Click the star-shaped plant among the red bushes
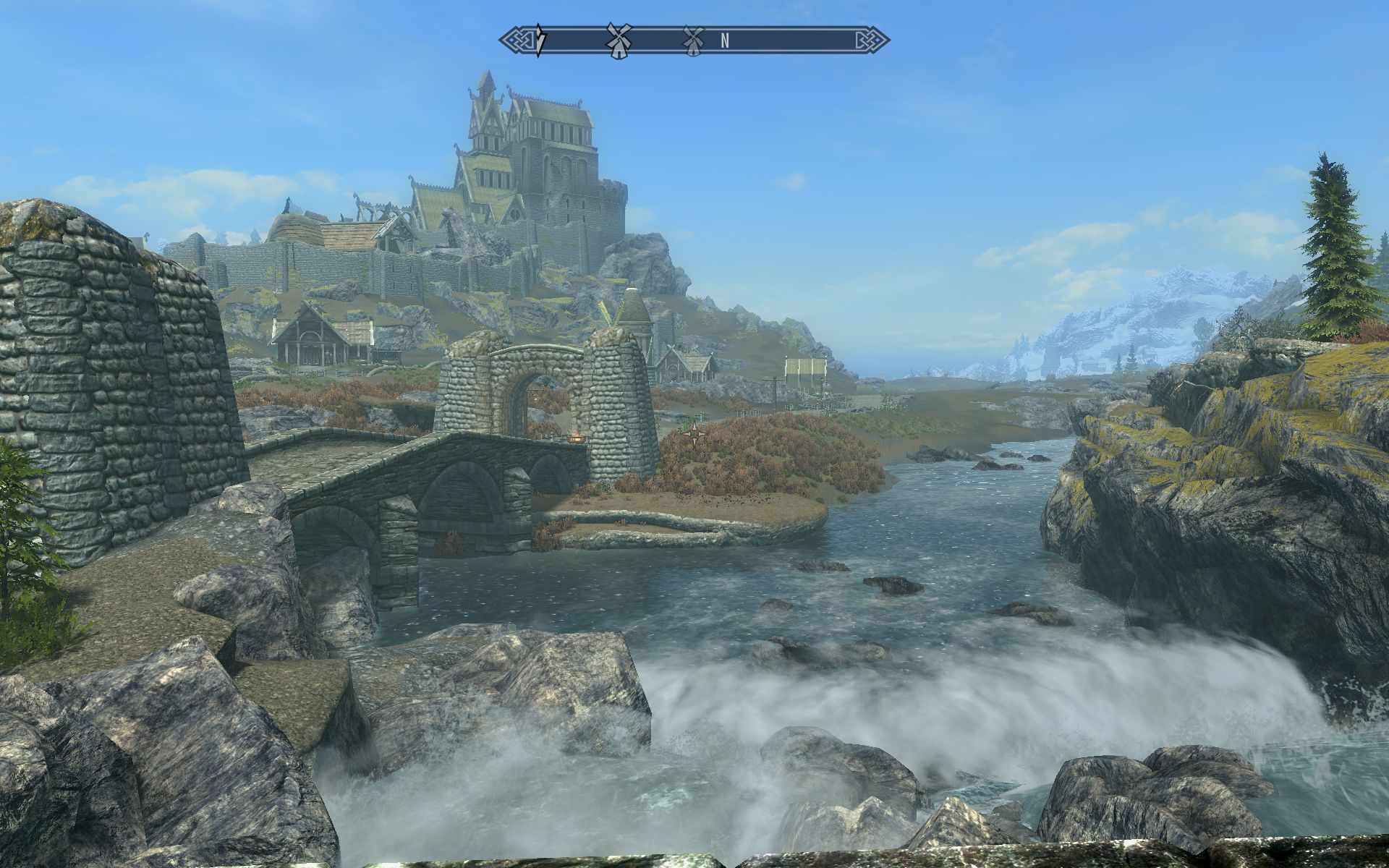 pyautogui.click(x=694, y=435)
